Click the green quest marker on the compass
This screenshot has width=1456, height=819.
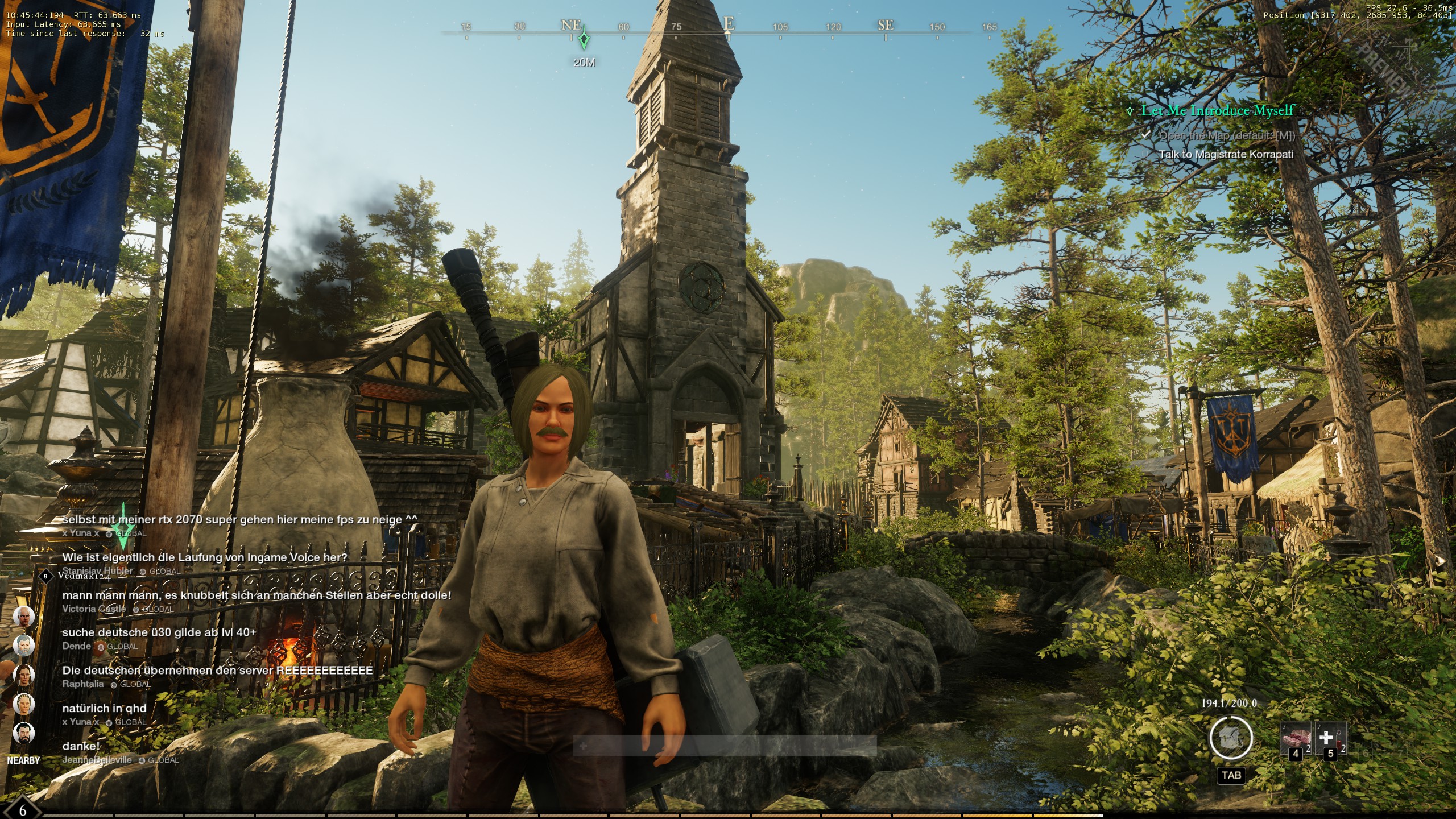click(x=584, y=40)
